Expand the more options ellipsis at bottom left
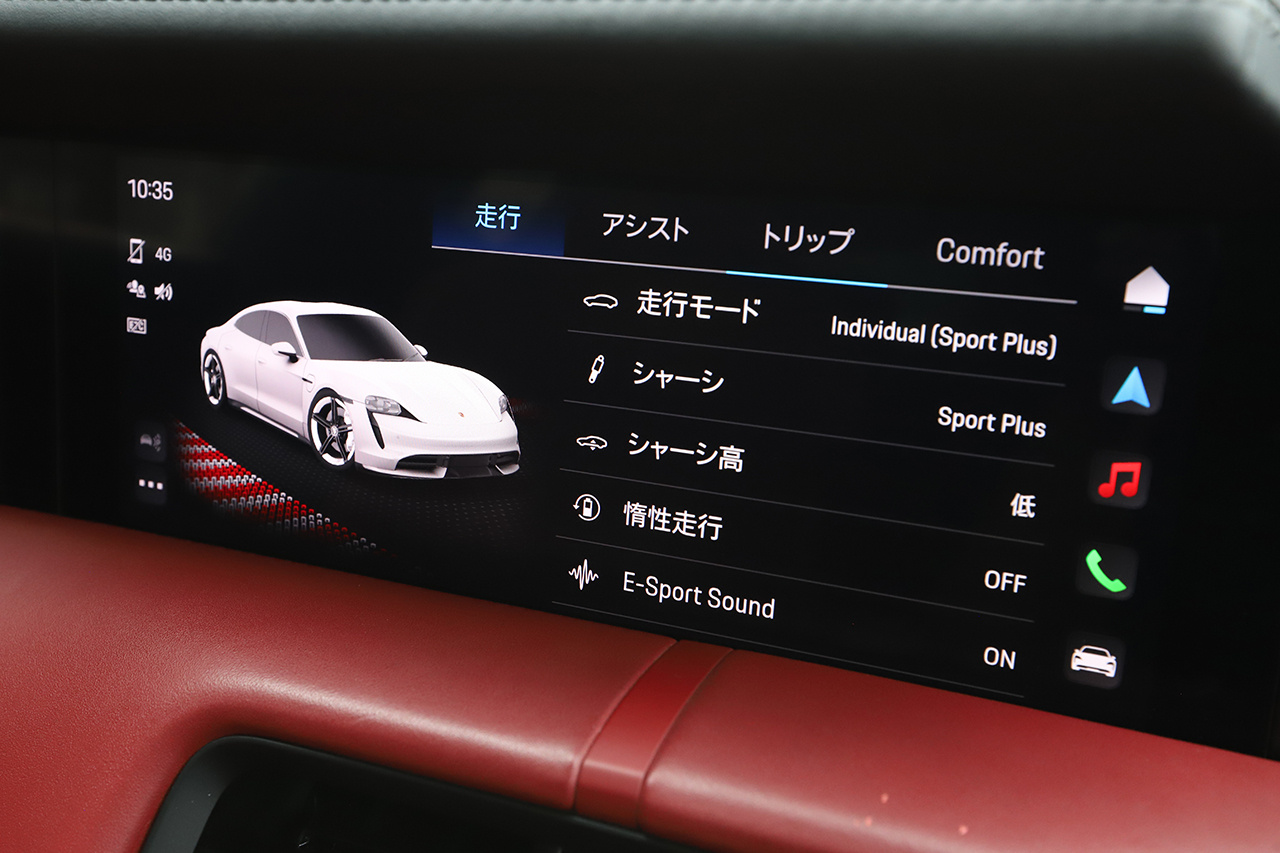 tap(151, 485)
